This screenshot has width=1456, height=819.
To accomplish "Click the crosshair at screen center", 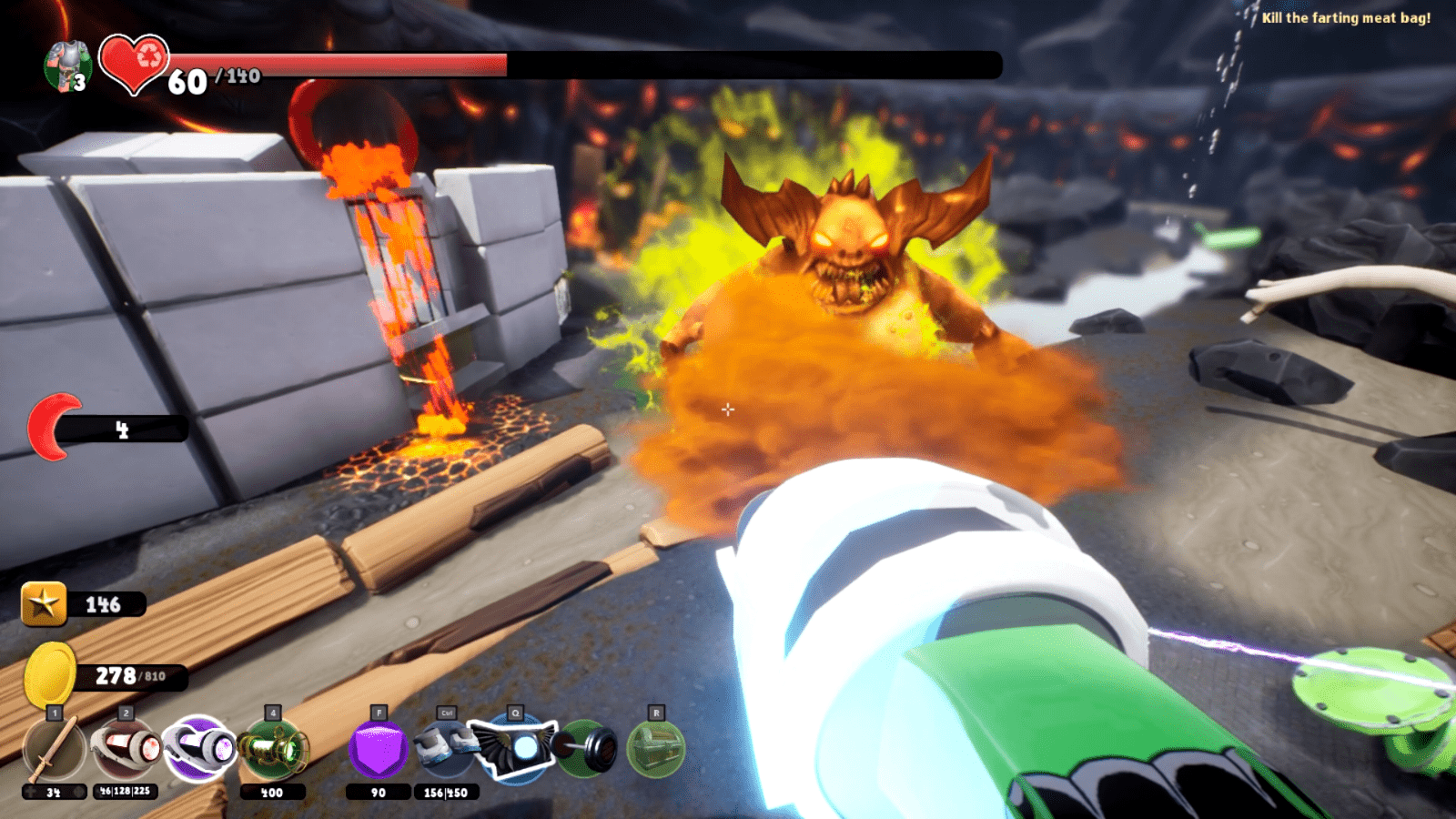I will tap(728, 410).
